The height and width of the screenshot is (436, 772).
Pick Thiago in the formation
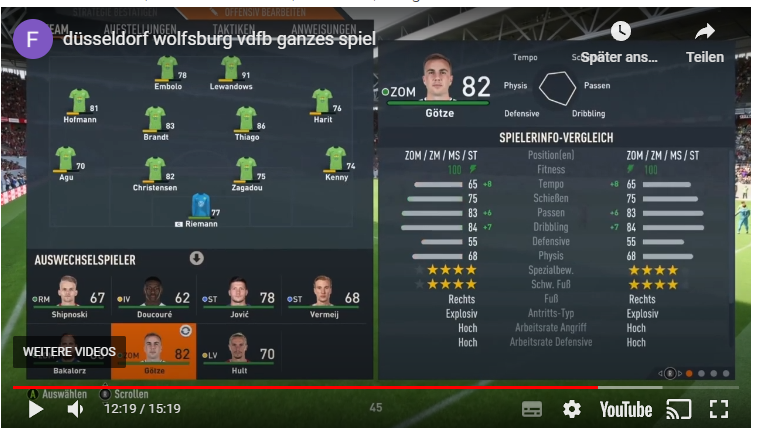(246, 122)
